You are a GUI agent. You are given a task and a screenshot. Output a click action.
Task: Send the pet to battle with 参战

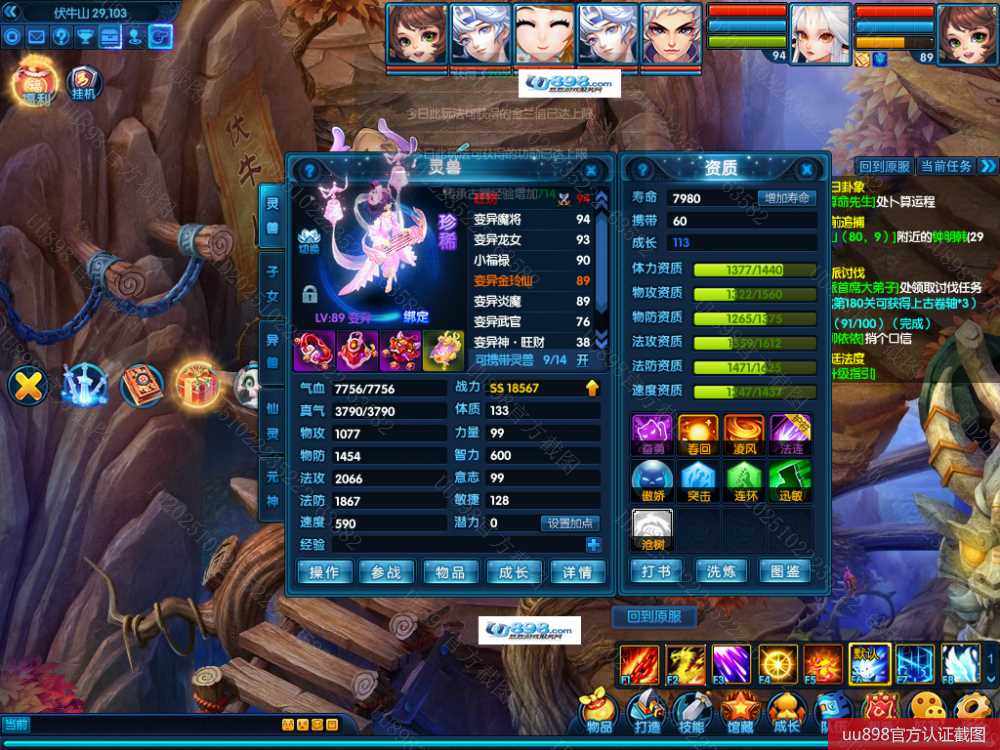click(387, 572)
